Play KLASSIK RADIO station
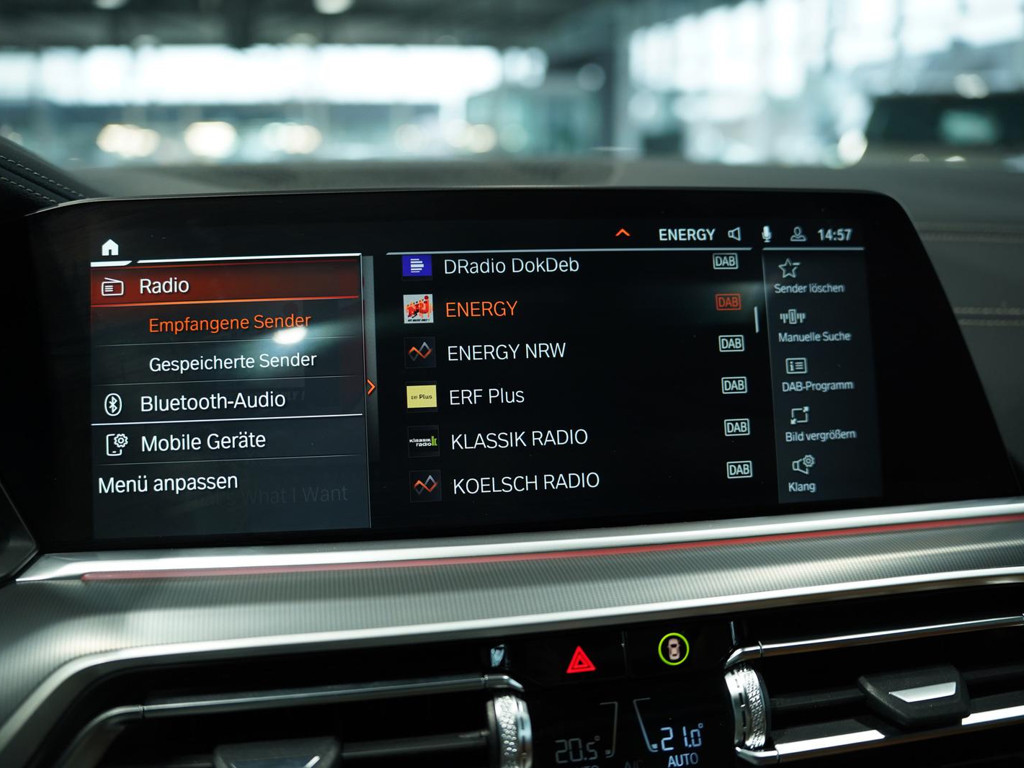1024x768 pixels. point(518,440)
